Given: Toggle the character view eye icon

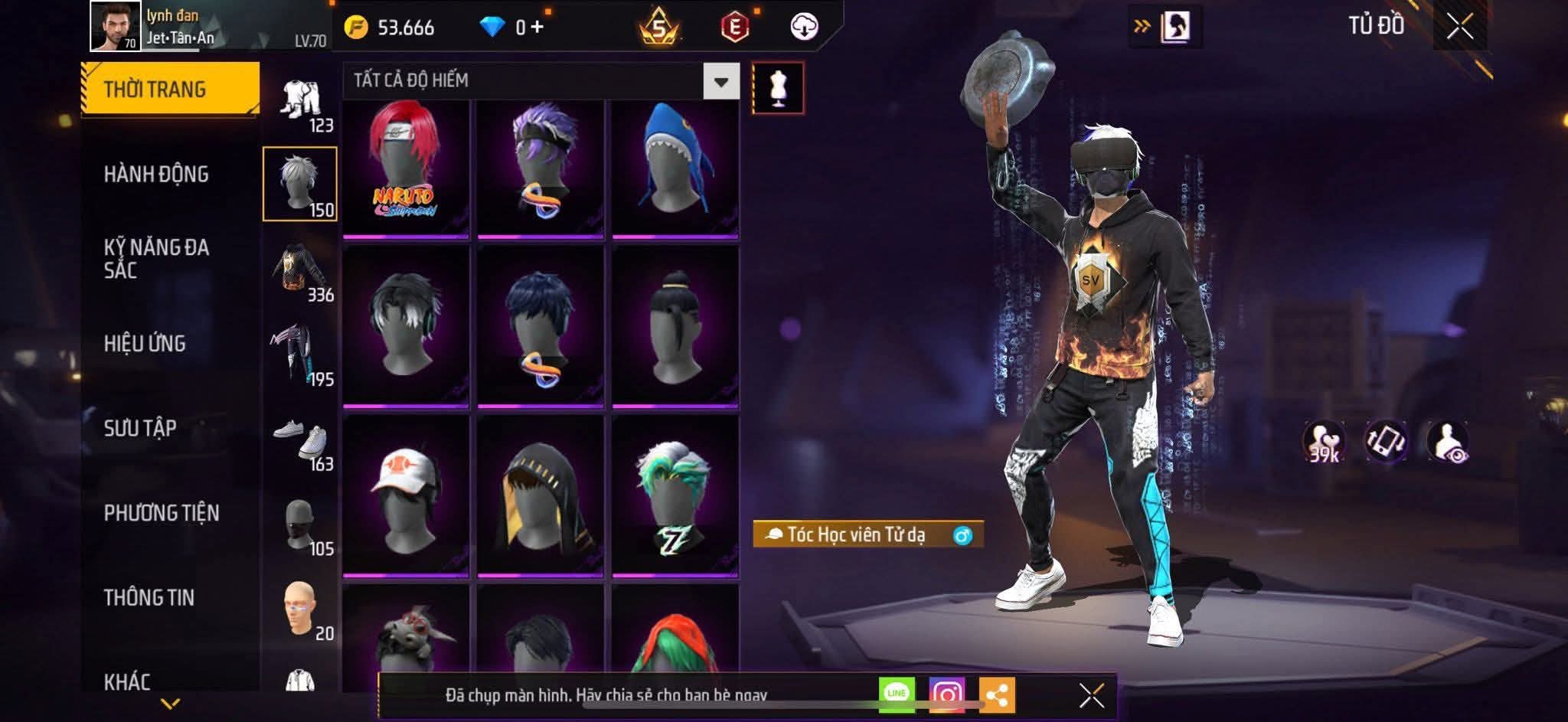Looking at the screenshot, I should tap(1447, 443).
